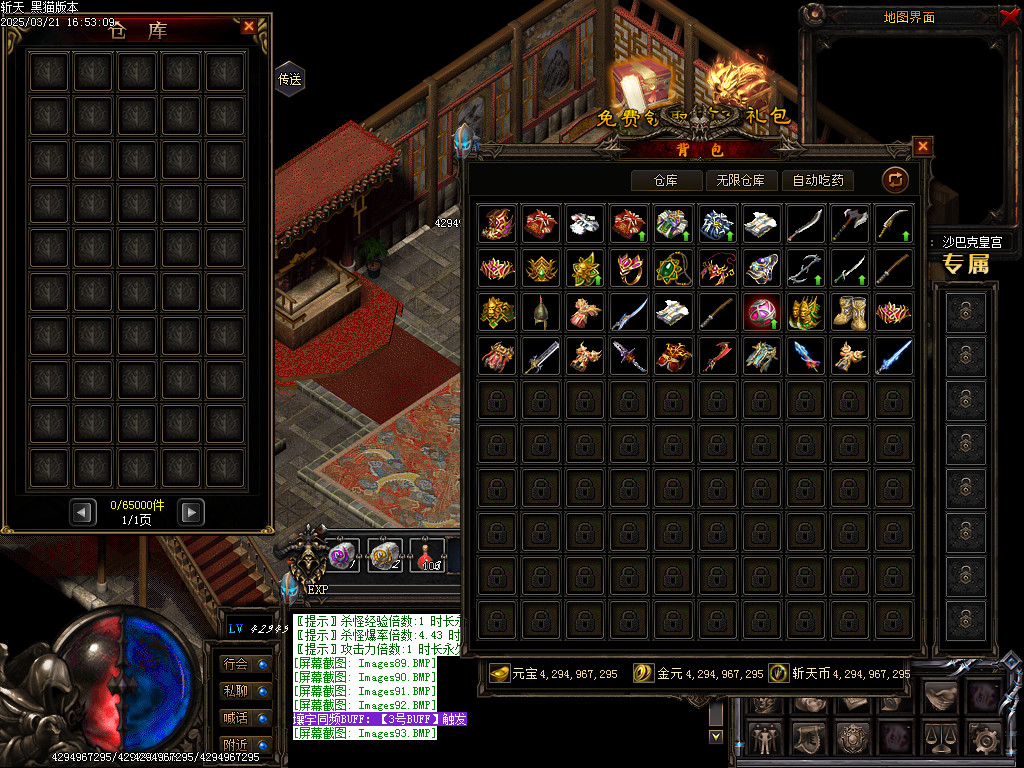1024x768 pixels.
Task: Open the 无限仓库 unlimited warehouse
Action: tap(741, 181)
